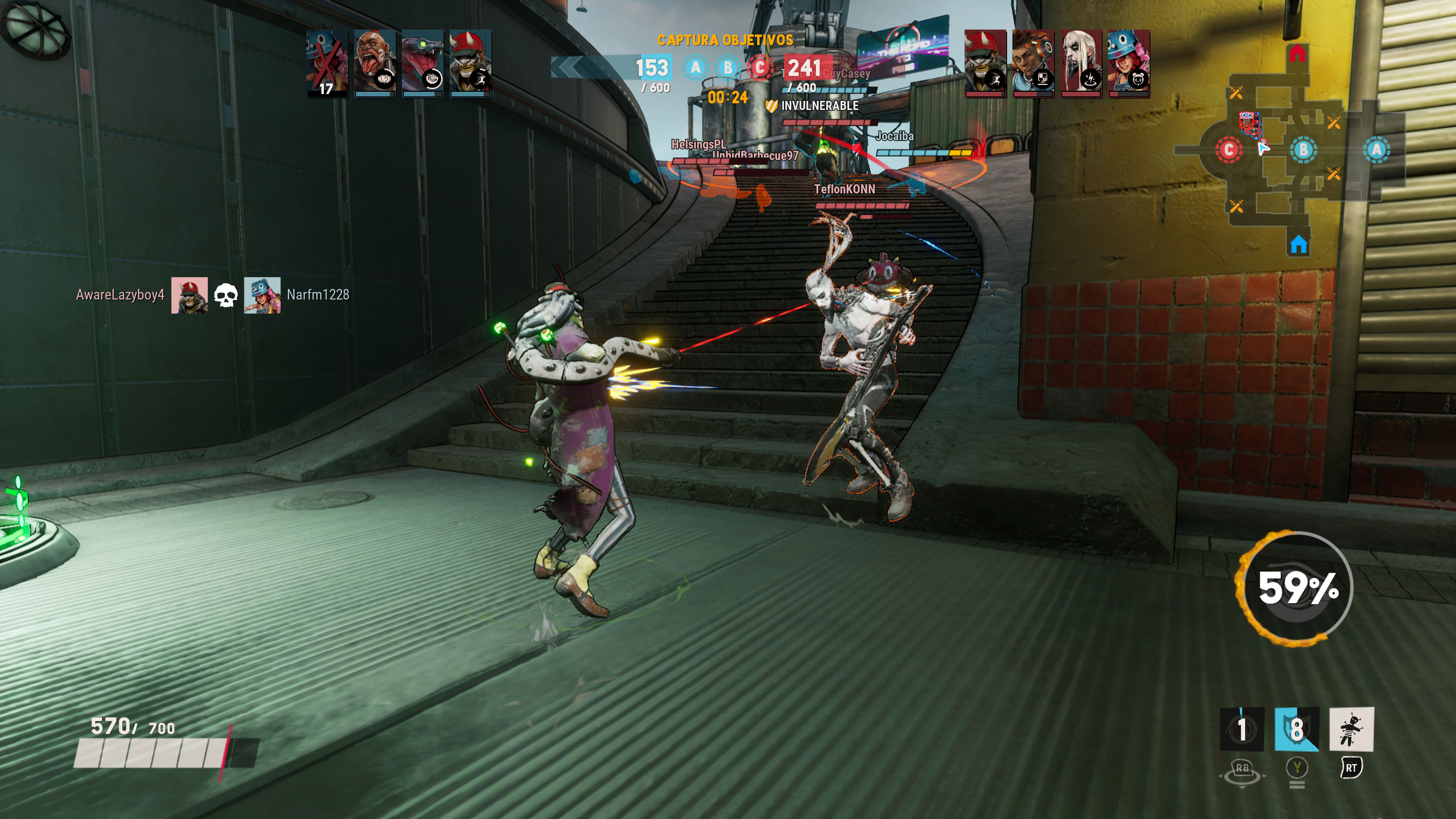Click the ability icon with cooldown 1
1456x819 pixels.
pyautogui.click(x=1242, y=729)
